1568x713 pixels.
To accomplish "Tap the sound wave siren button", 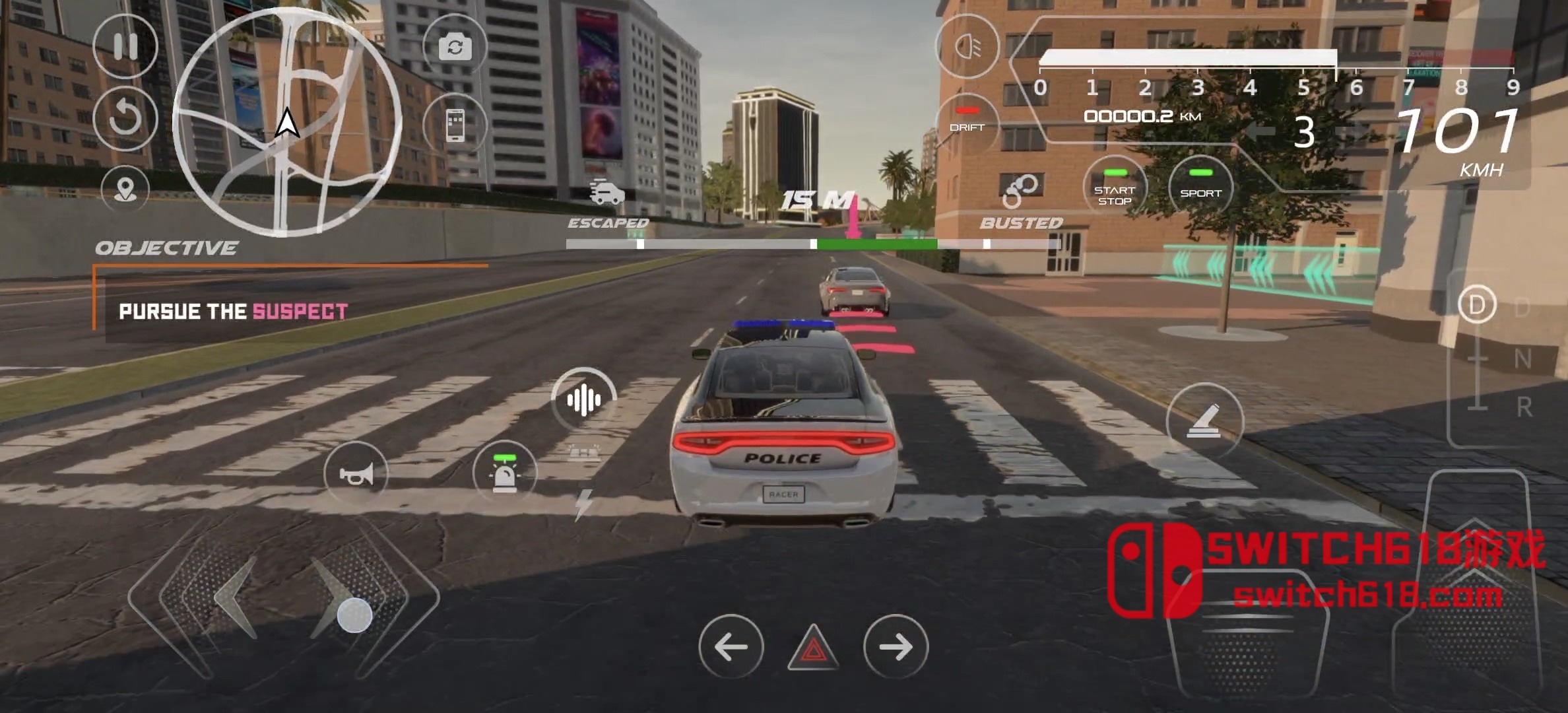I will [x=583, y=399].
